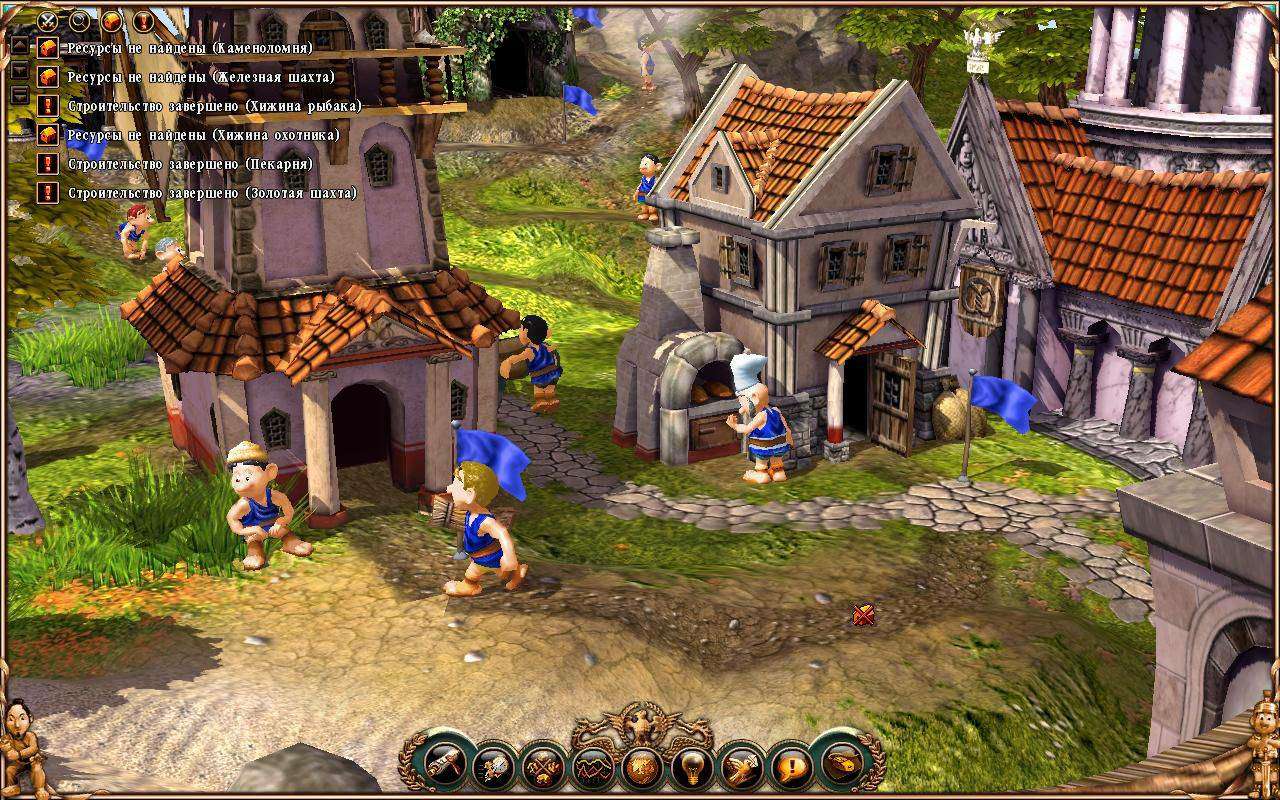Jump to 'Строительство завершено (Хижина рыбака)'

214,106
